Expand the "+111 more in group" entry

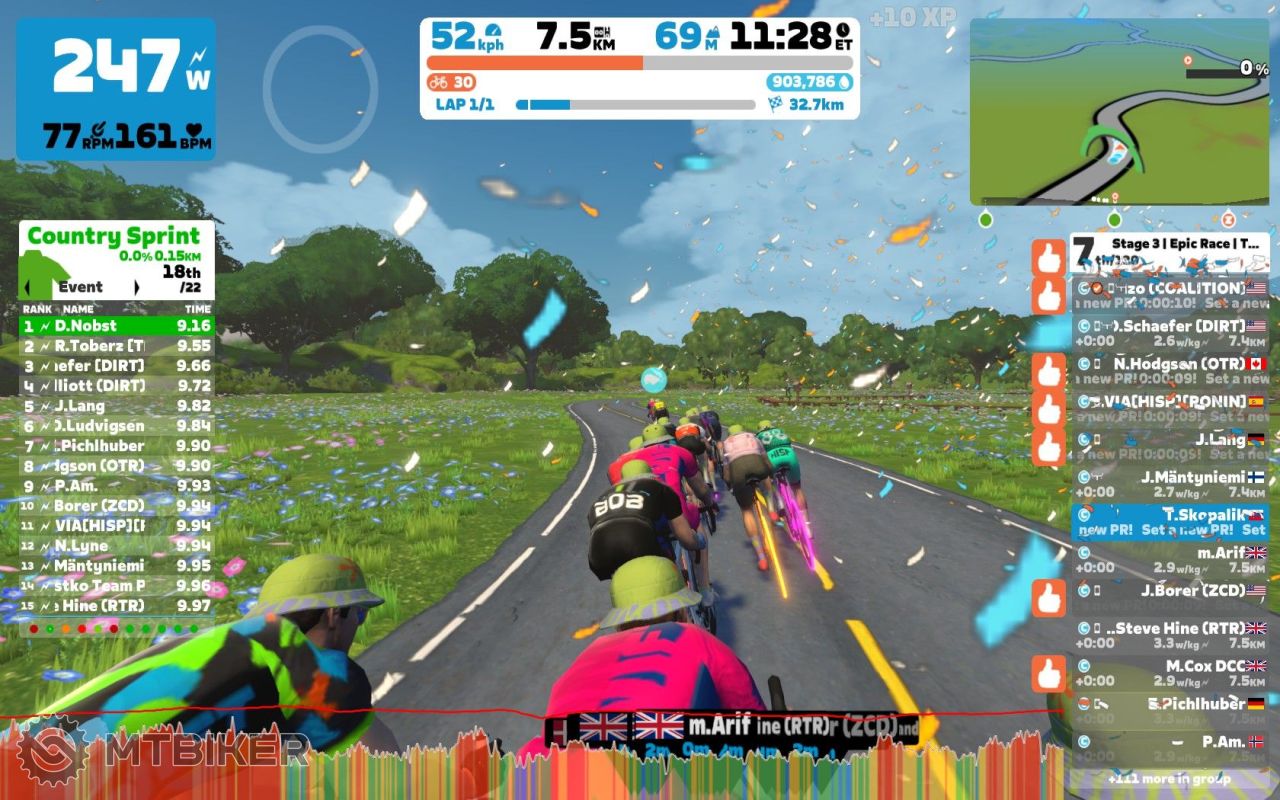[x=1169, y=779]
